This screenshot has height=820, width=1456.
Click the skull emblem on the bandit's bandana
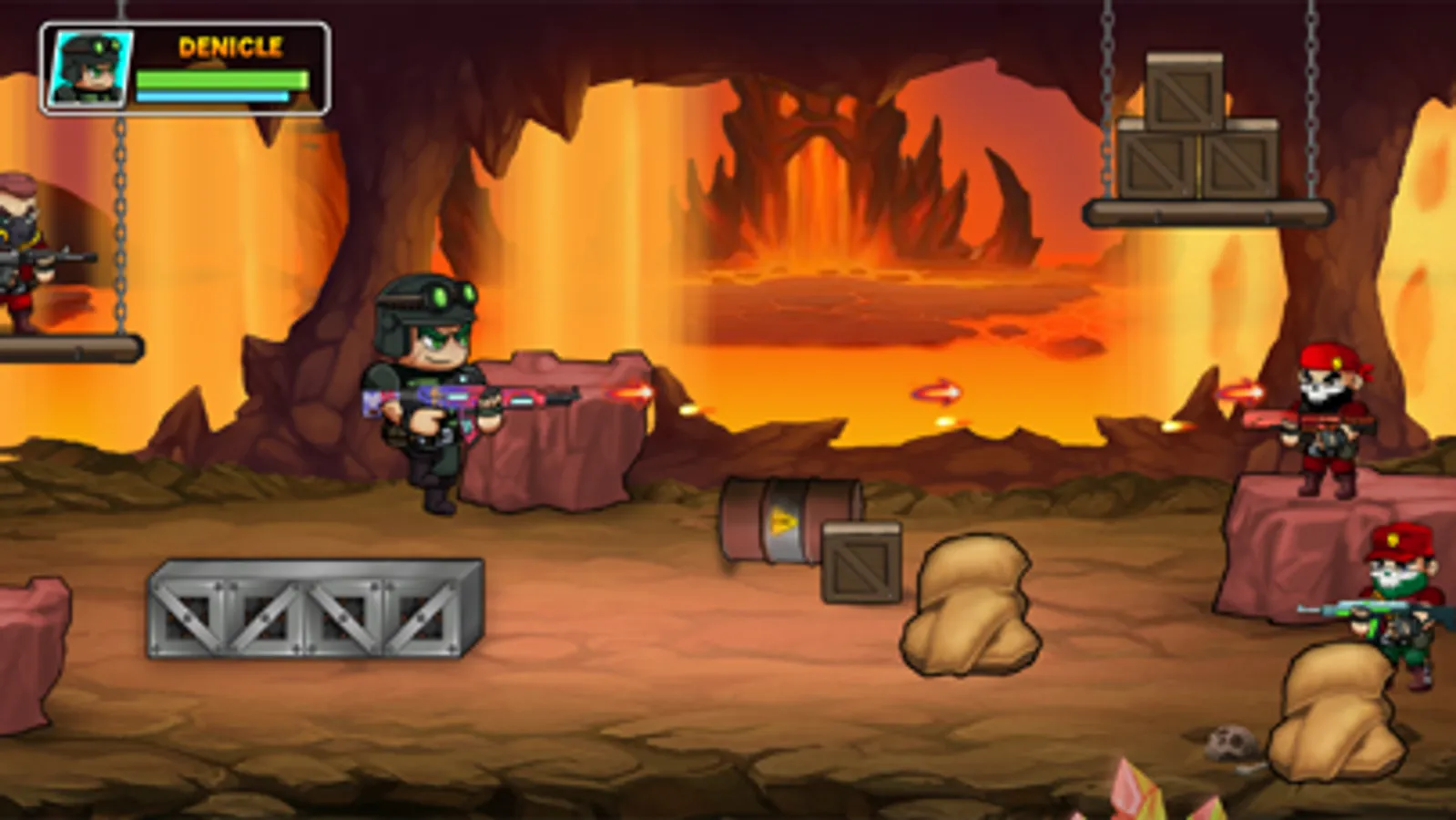[x=1319, y=390]
